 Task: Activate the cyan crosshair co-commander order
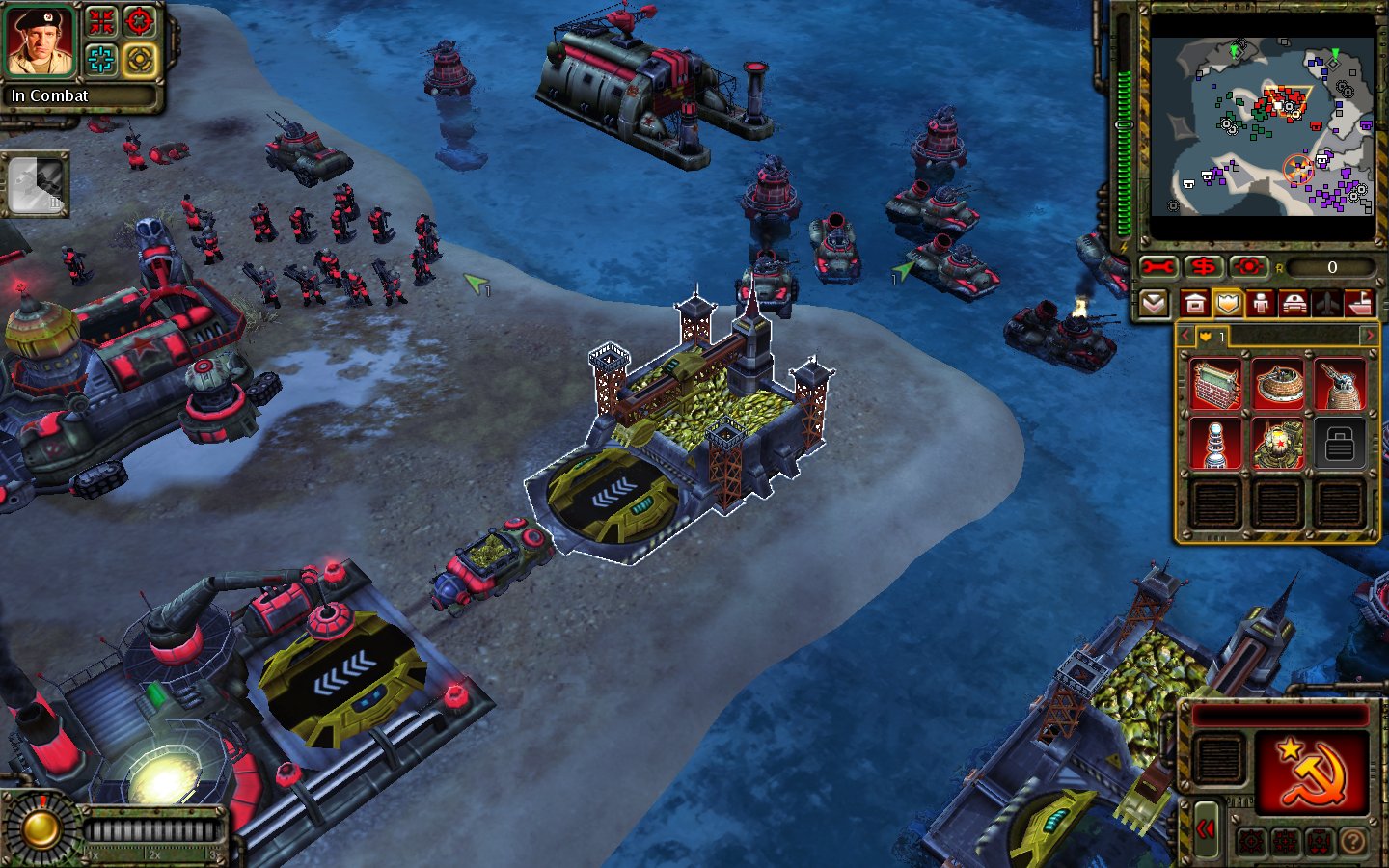[101, 60]
